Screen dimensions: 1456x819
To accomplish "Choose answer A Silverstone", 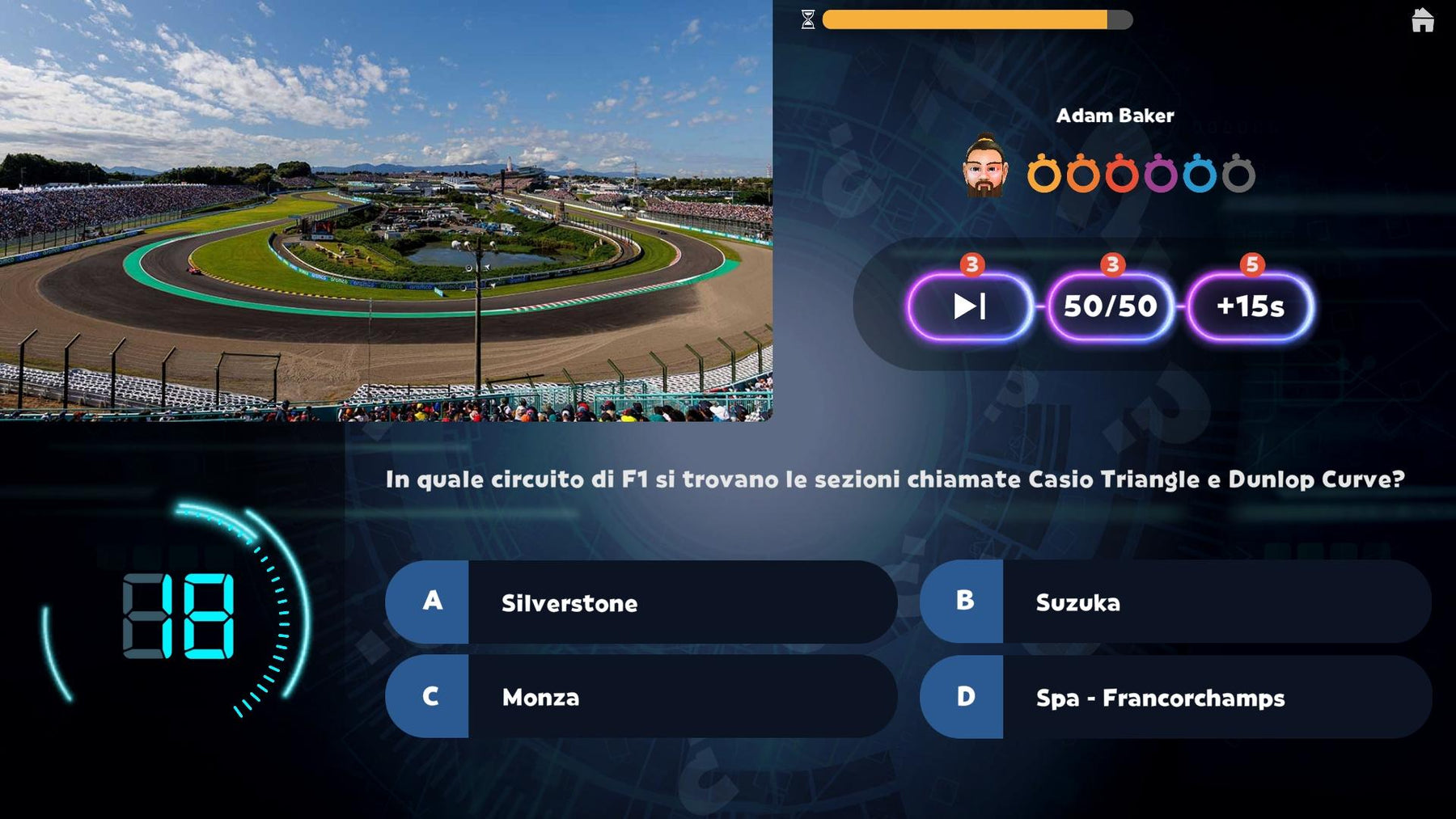I will click(641, 602).
